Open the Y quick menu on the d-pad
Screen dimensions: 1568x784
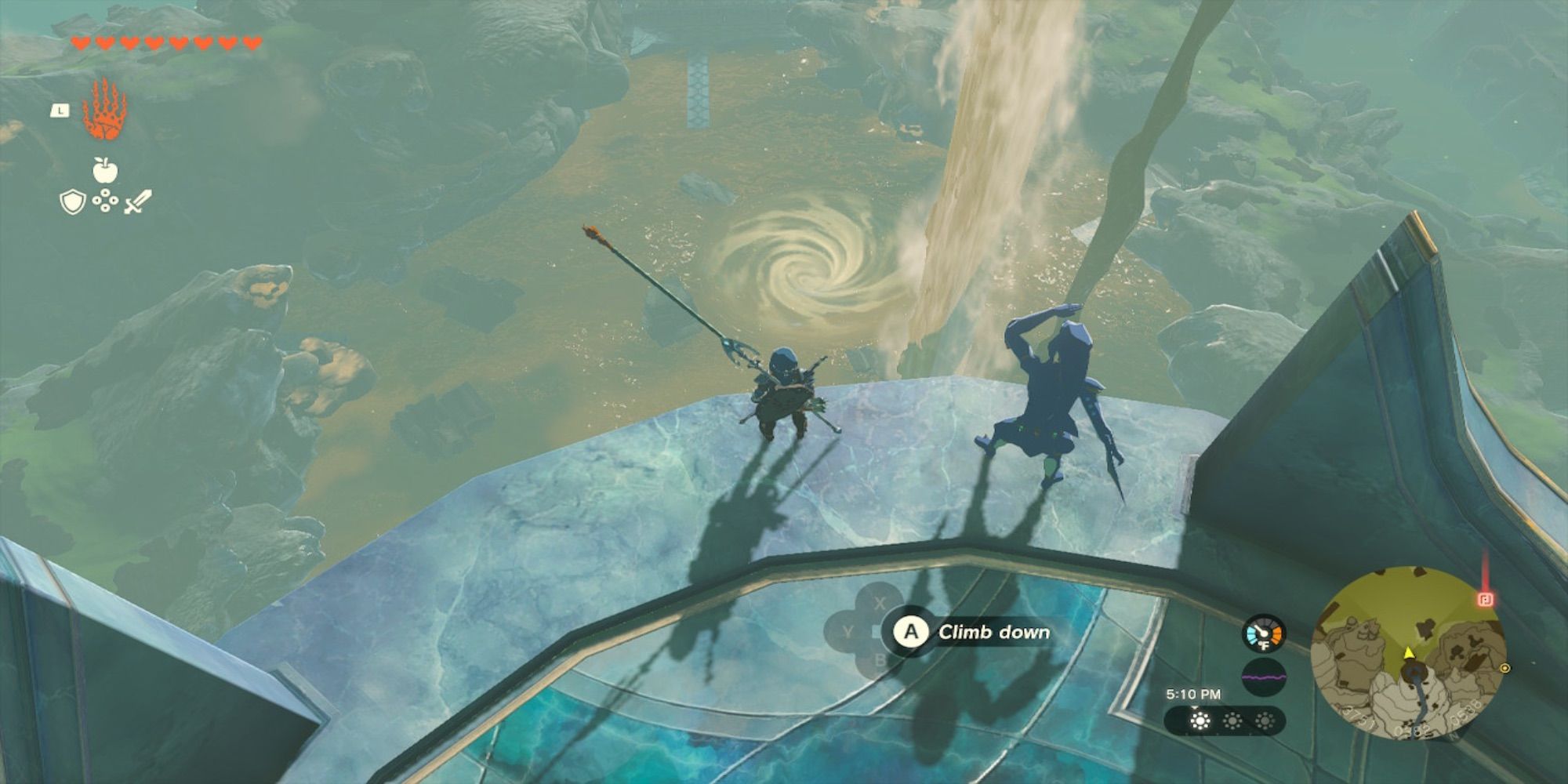pyautogui.click(x=847, y=632)
